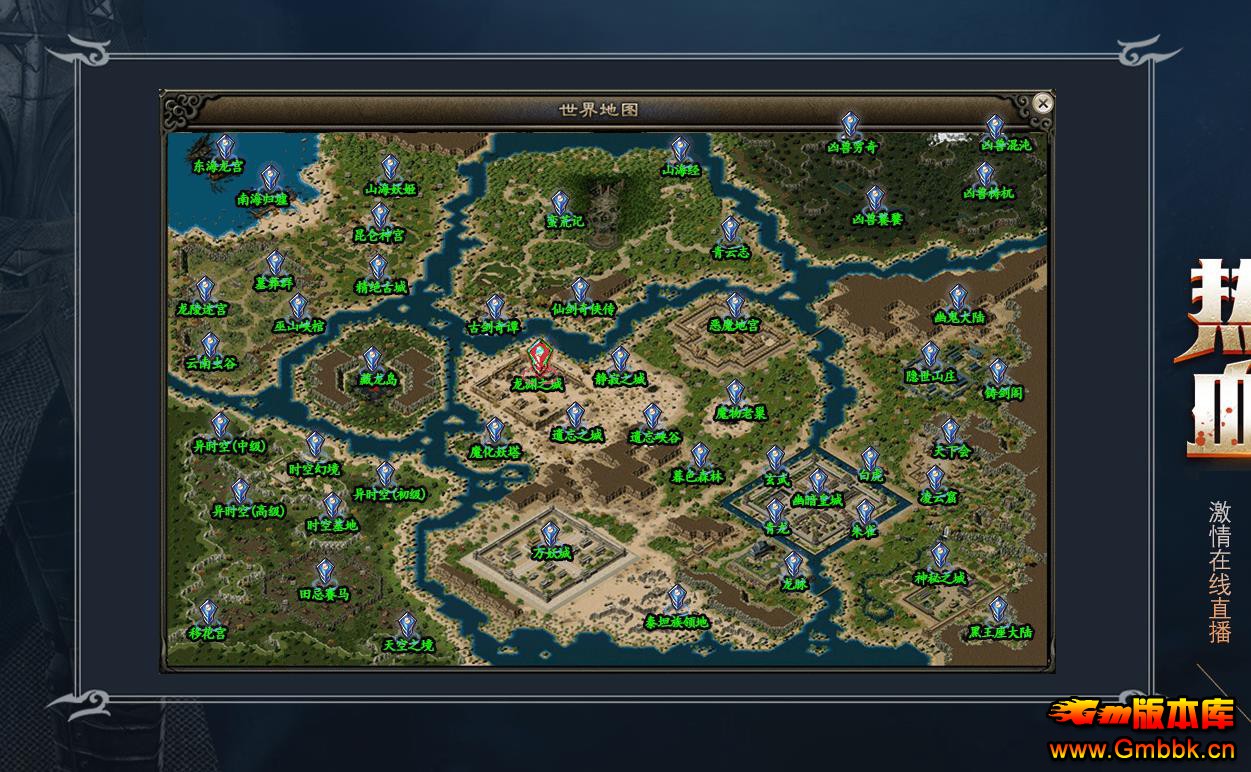Click the 幽鬼大陆 map marker
The height and width of the screenshot is (772, 1251).
958,299
